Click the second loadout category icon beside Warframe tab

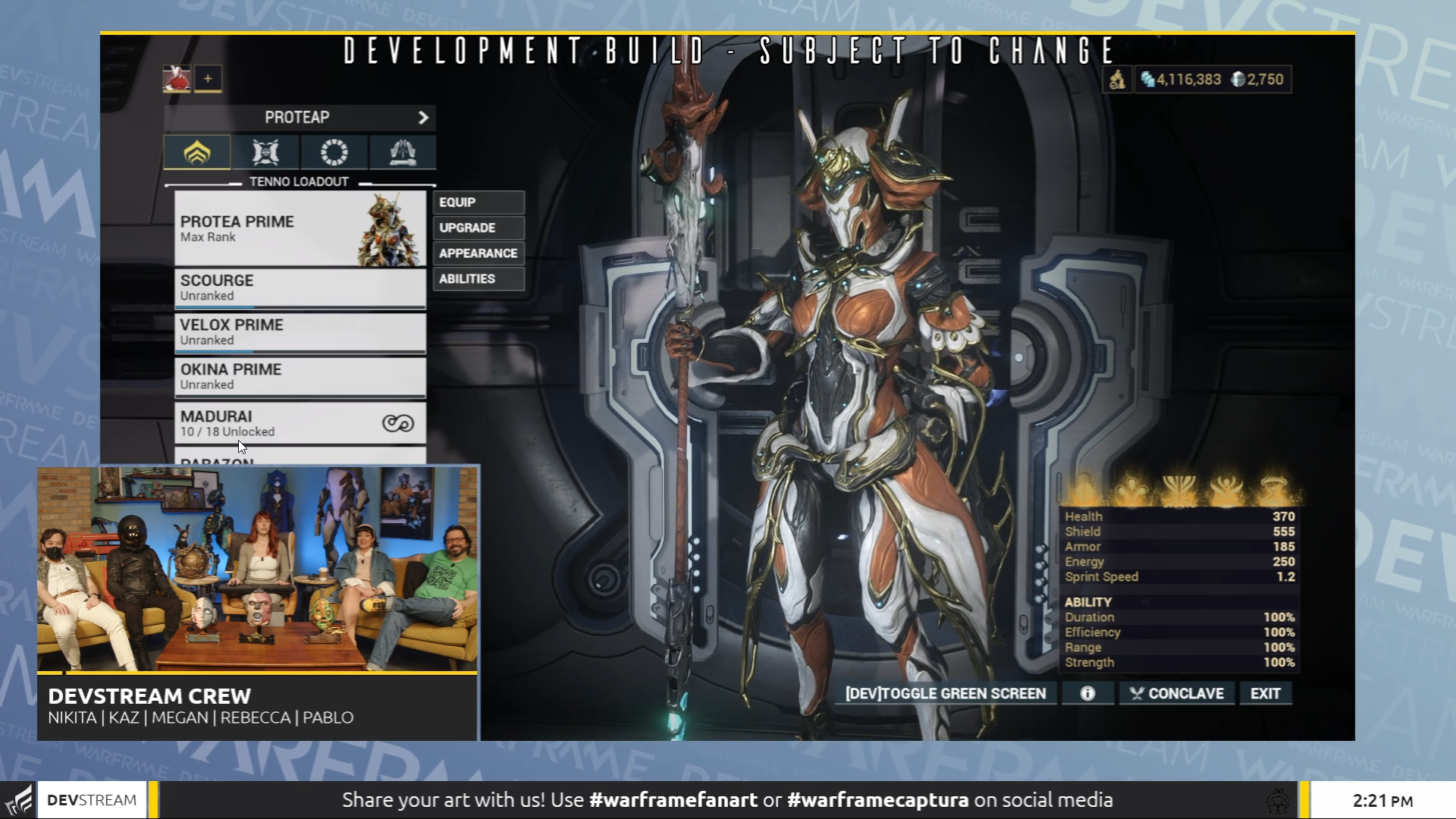tap(265, 152)
